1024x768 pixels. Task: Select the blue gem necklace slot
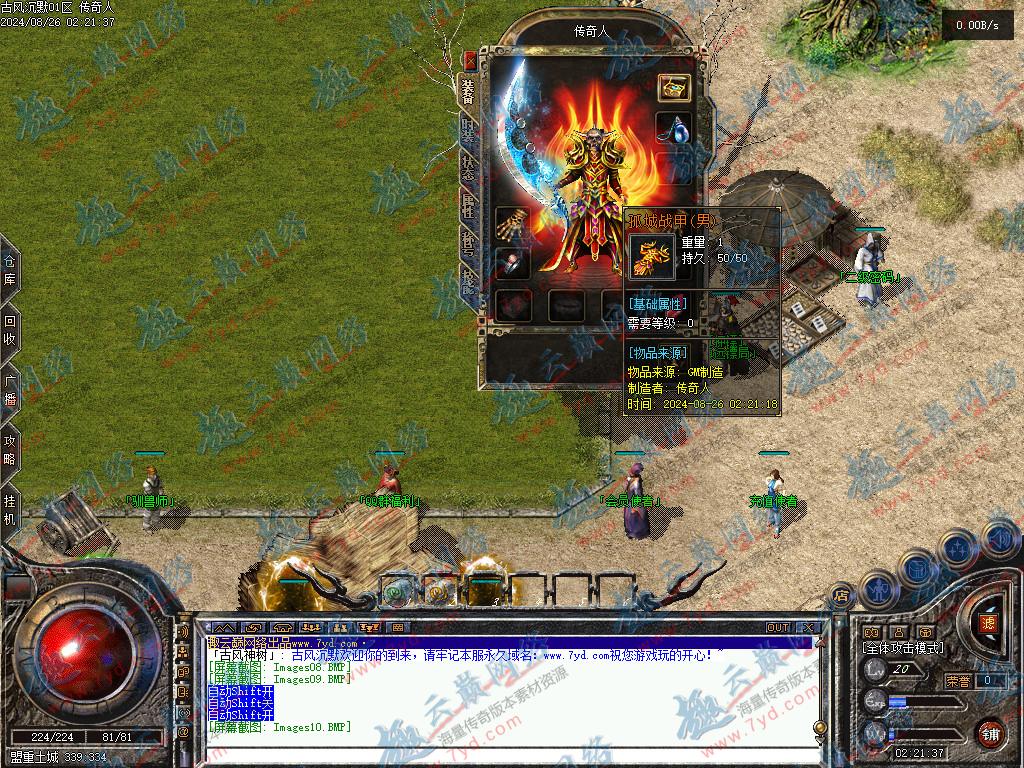pos(673,128)
